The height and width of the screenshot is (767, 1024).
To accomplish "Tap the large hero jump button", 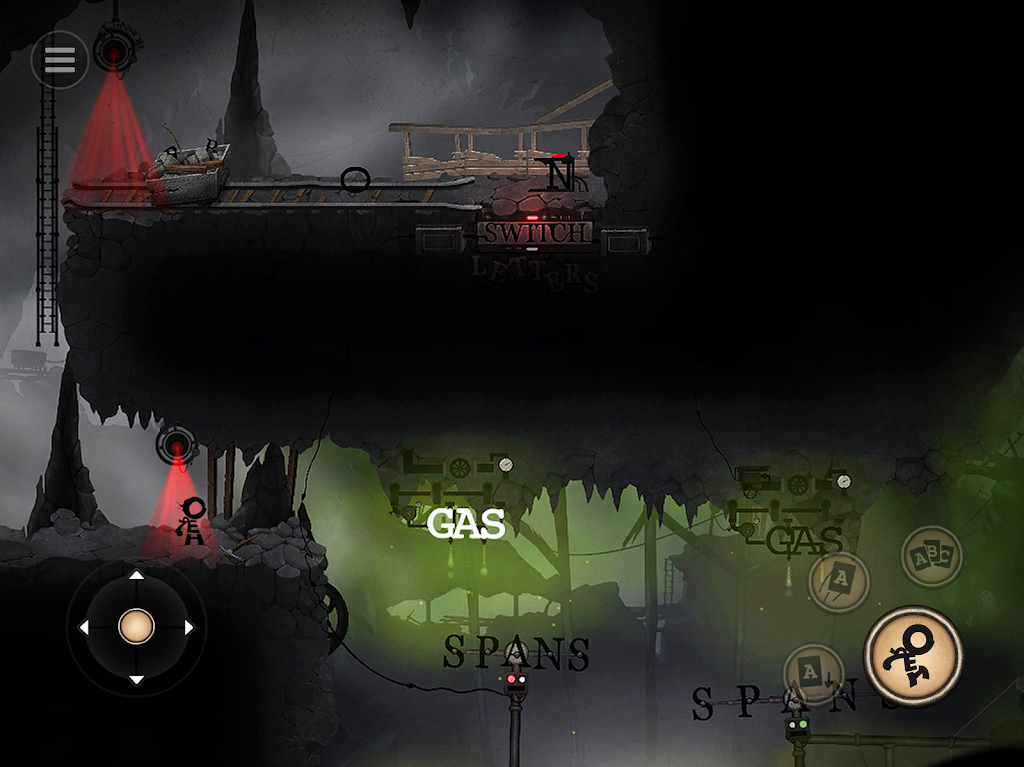I will pos(913,656).
